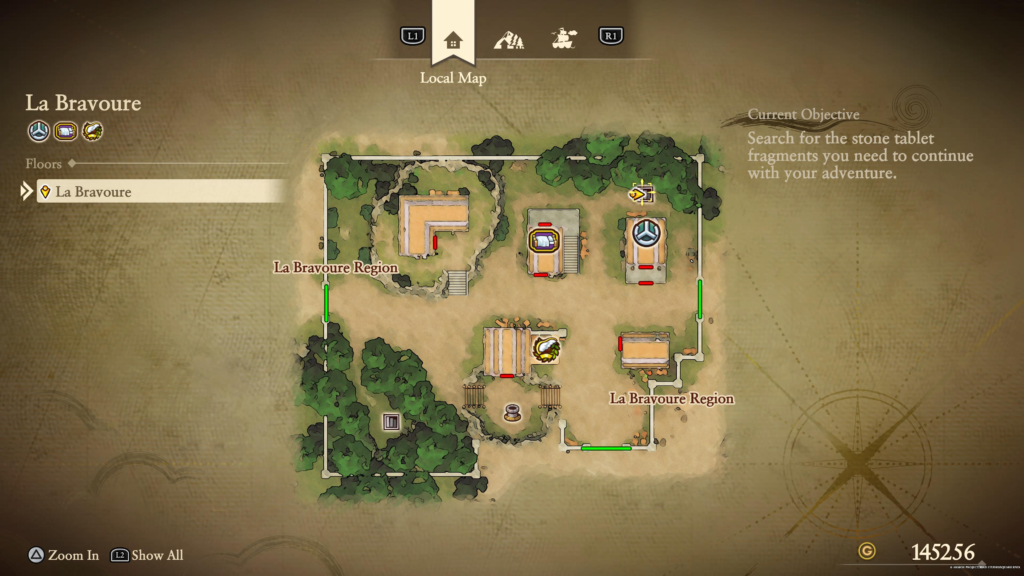Click the well marker on the map

click(x=513, y=411)
